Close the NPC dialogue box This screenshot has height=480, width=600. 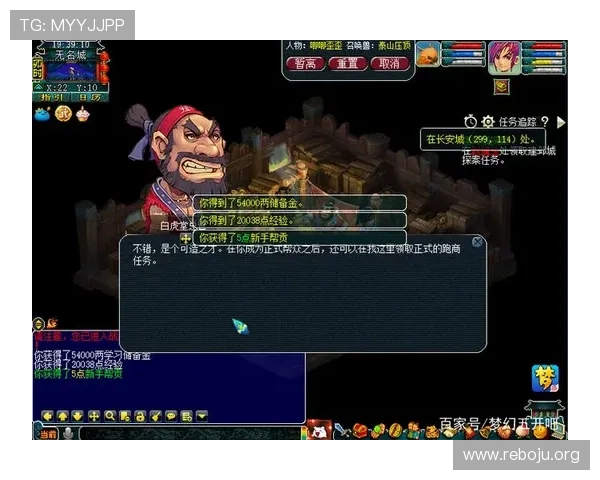click(478, 242)
